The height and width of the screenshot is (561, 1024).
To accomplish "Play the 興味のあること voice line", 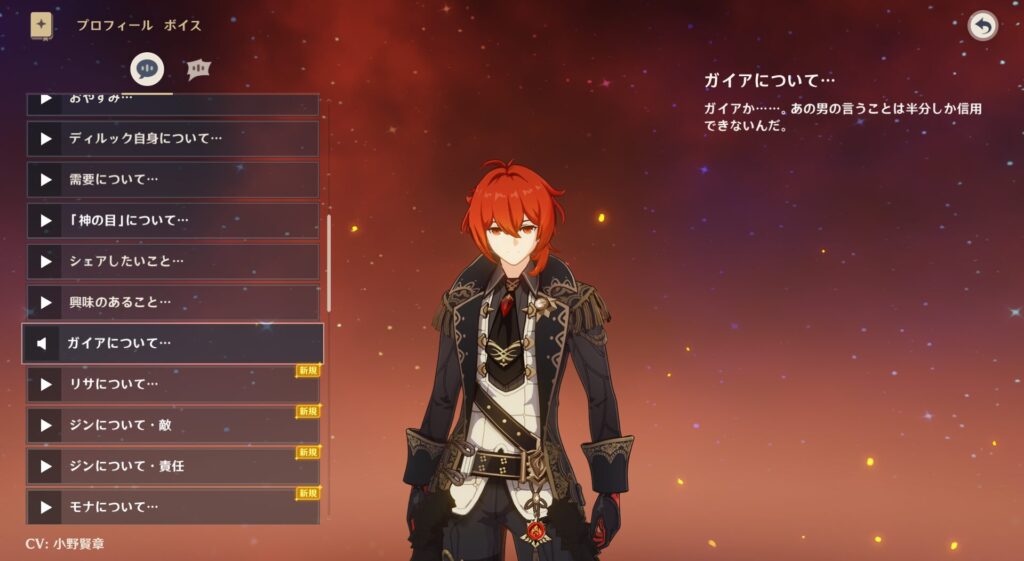I will click(45, 302).
